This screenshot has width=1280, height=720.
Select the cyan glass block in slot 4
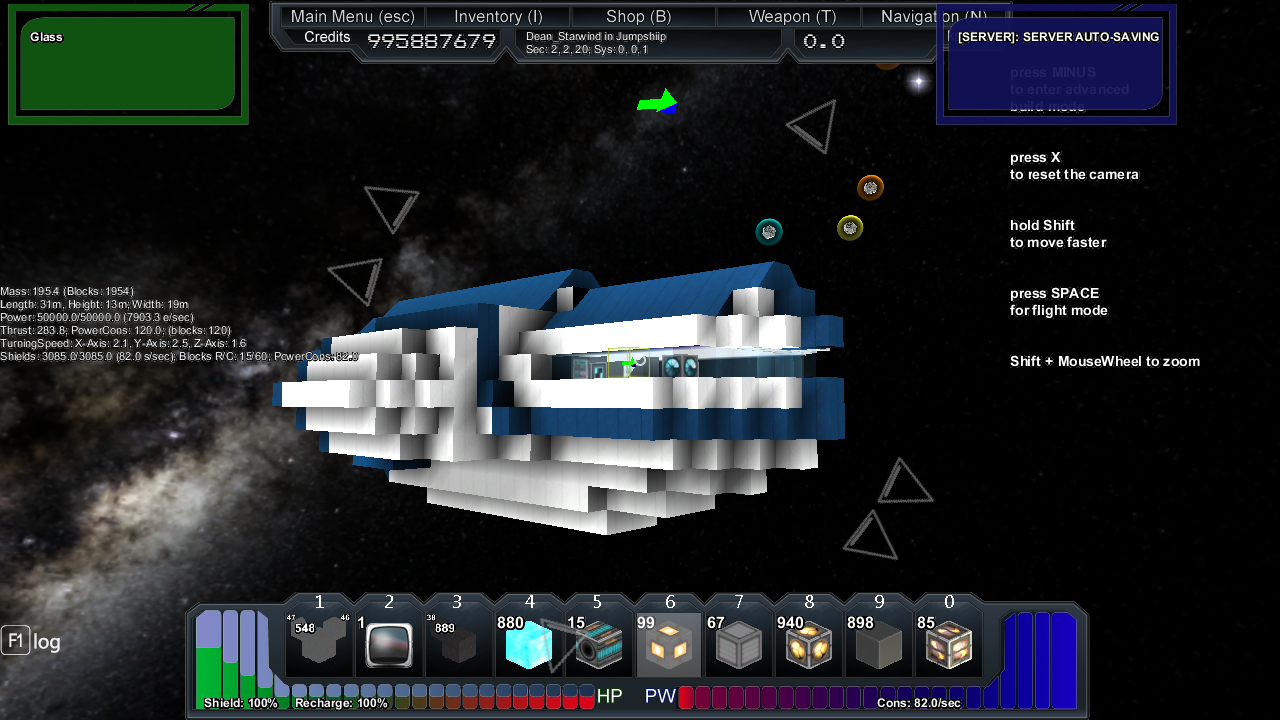529,645
